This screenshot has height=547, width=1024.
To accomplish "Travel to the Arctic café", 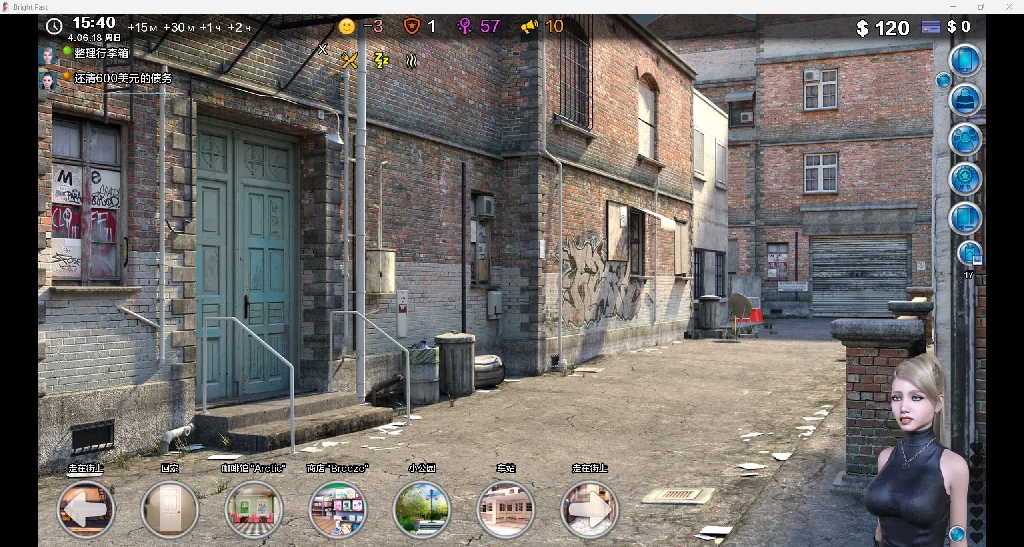I will click(x=254, y=509).
